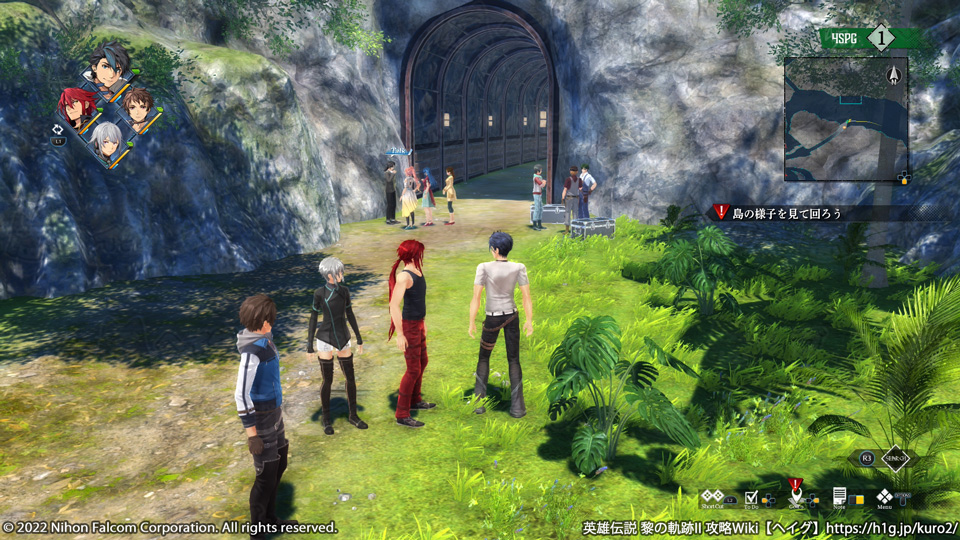Screen dimensions: 960x540
Task: Open the Note journal icon
Action: (840, 495)
